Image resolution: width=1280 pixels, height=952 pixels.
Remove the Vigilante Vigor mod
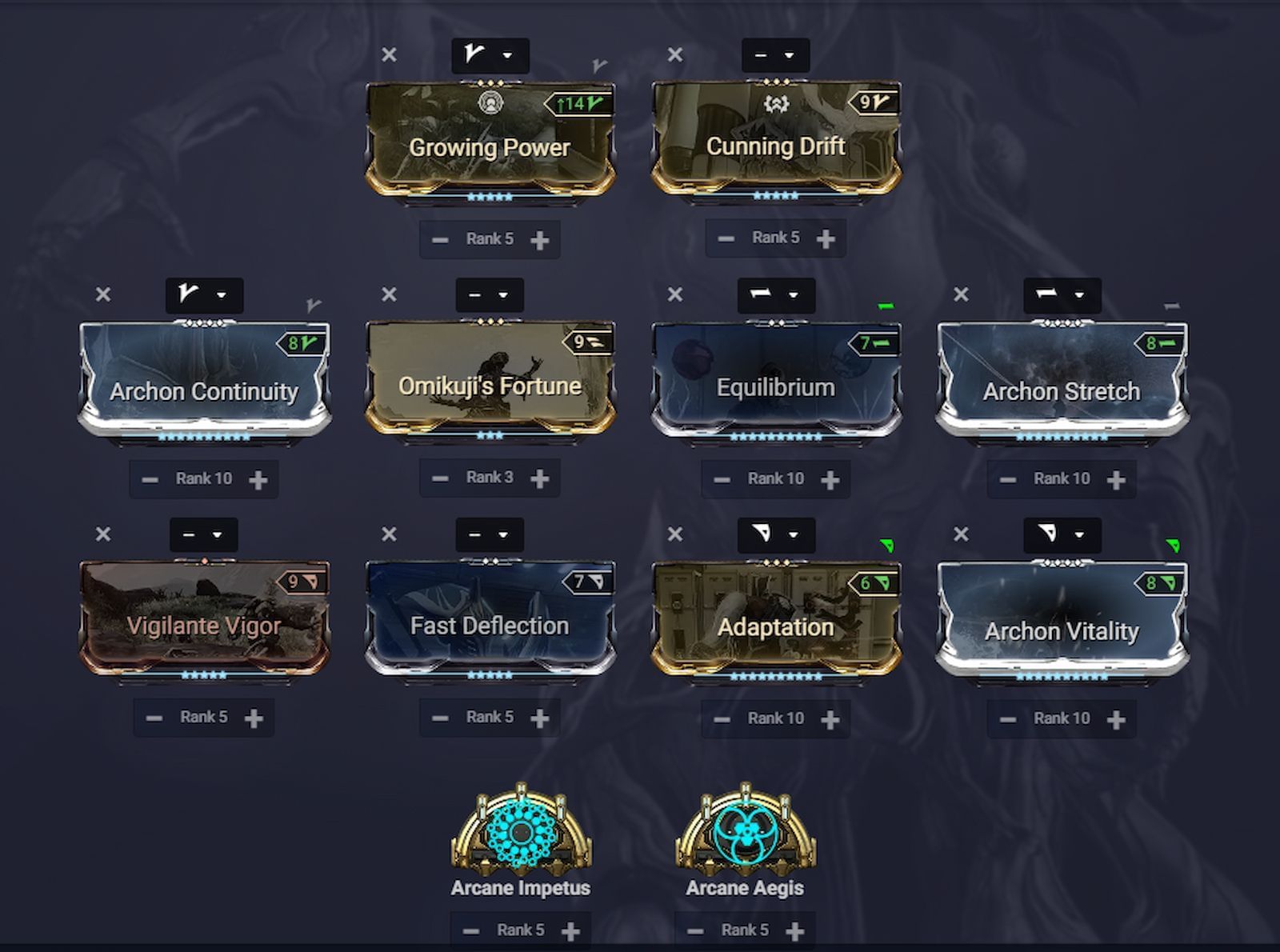[102, 536]
